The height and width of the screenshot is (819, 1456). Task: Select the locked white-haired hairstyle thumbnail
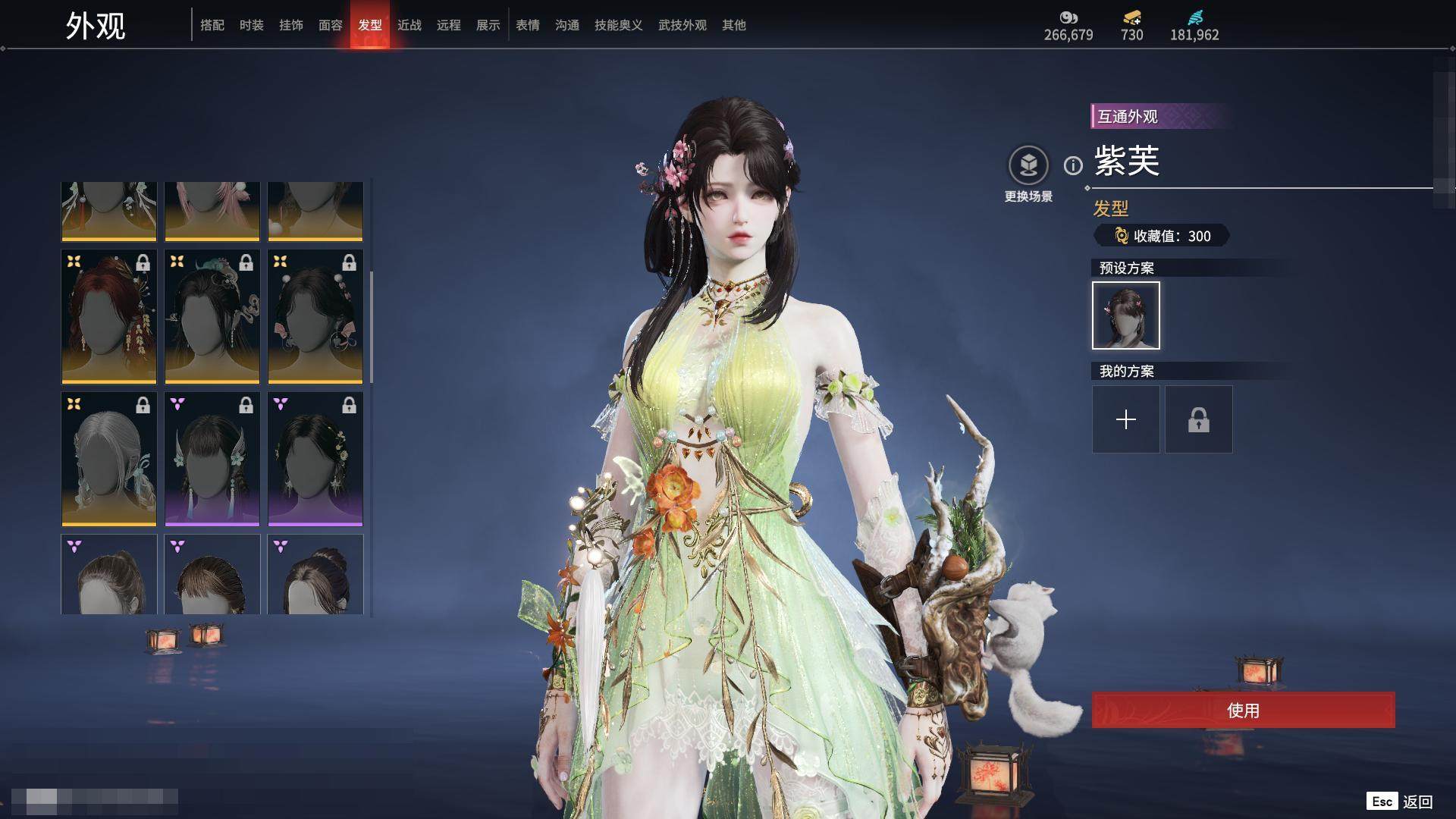tap(109, 459)
